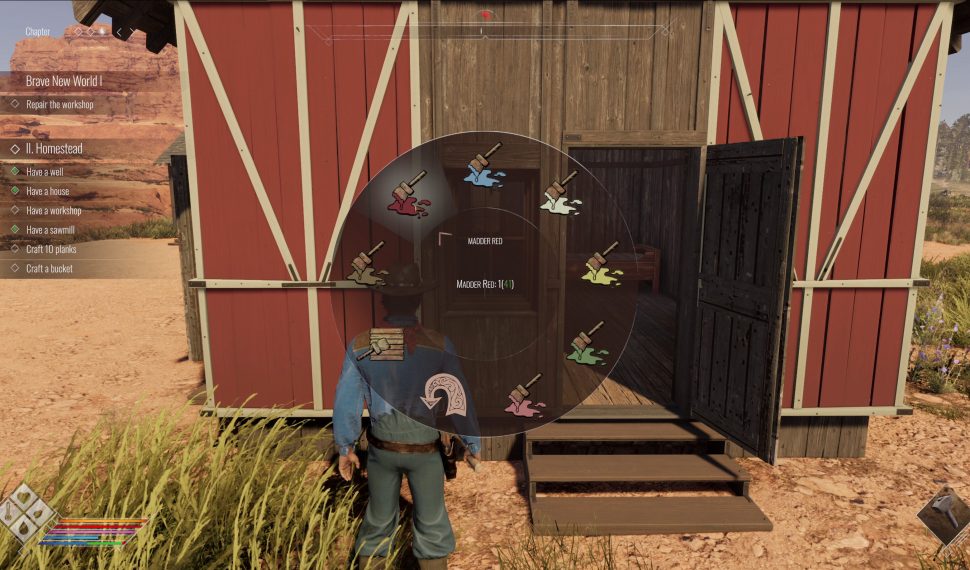
Task: Select the Madder Red paint brush
Action: click(x=407, y=195)
